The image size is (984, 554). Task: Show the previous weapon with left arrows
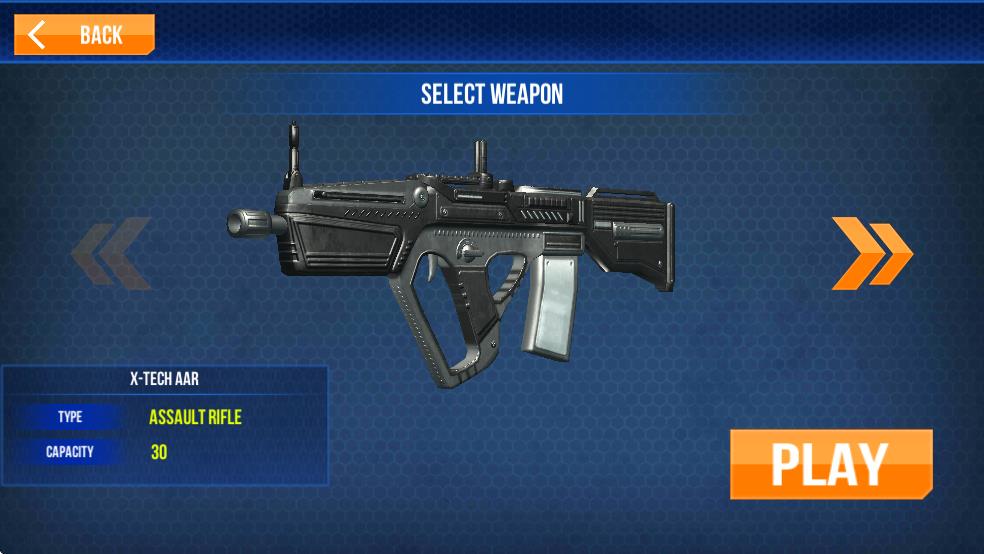pos(111,253)
